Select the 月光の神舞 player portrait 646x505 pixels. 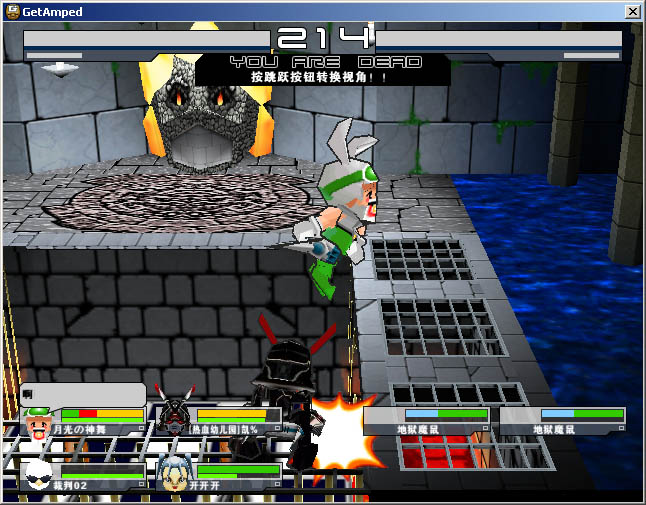click(38, 421)
